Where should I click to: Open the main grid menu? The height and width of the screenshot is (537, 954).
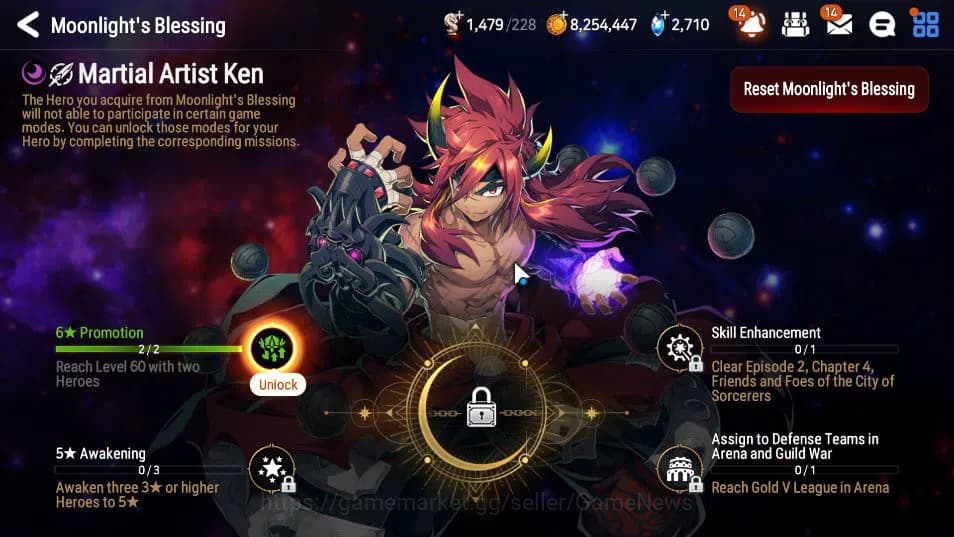(x=926, y=25)
